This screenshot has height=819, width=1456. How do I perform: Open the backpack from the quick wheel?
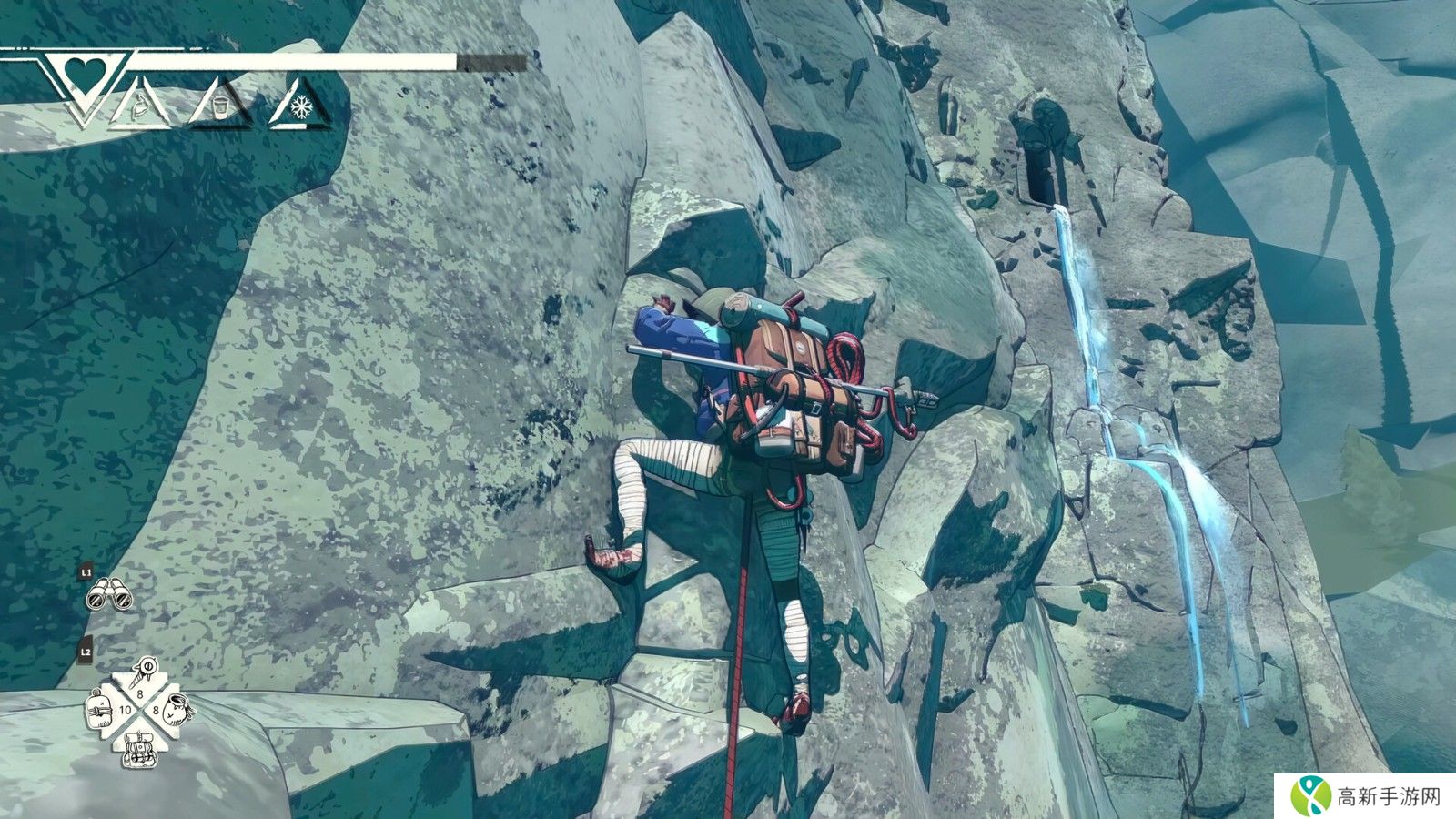(x=138, y=748)
